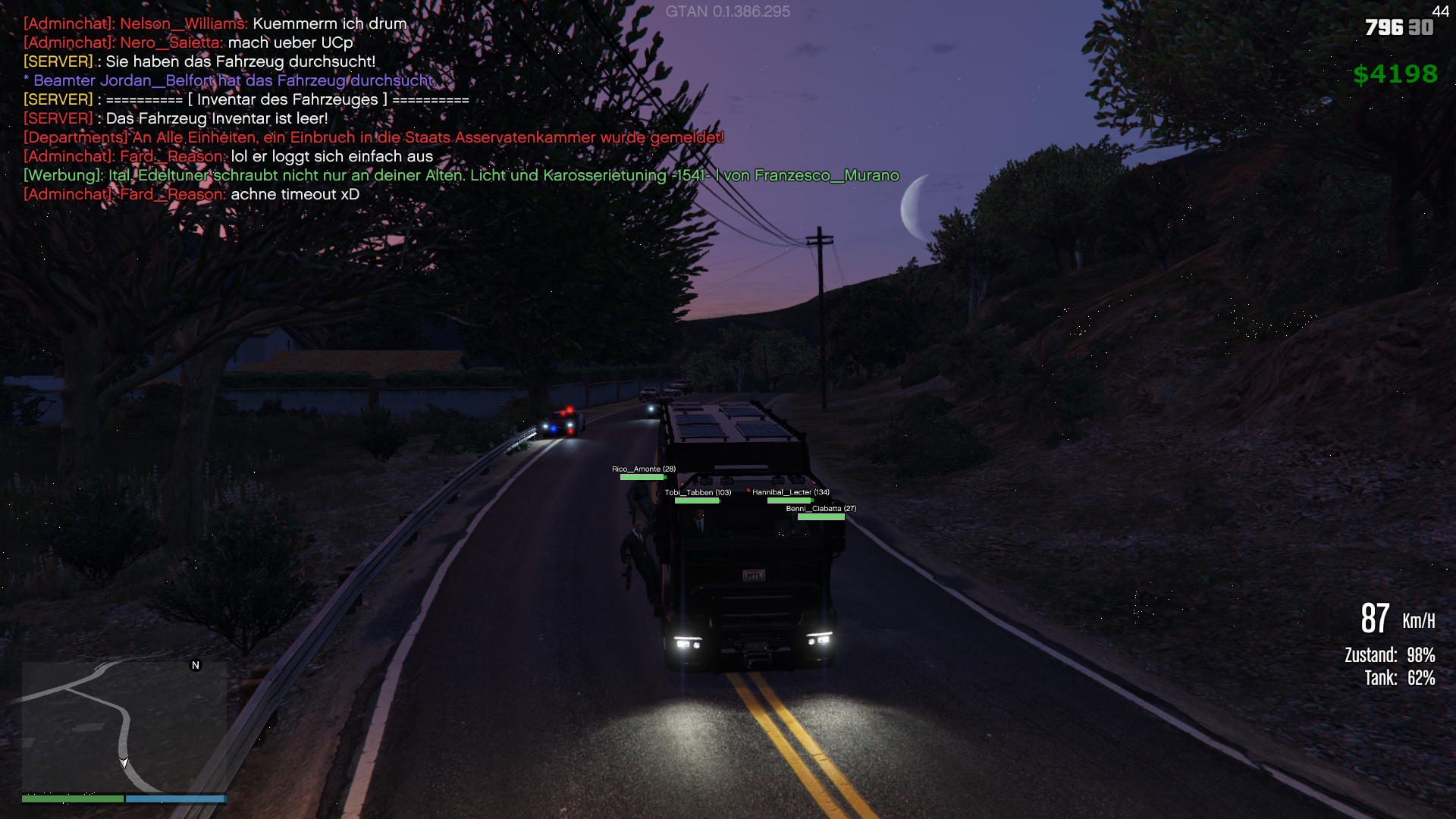1456x819 pixels.
Task: Select the Werbung chat message from Franzesco_Murano
Action: [x=461, y=175]
